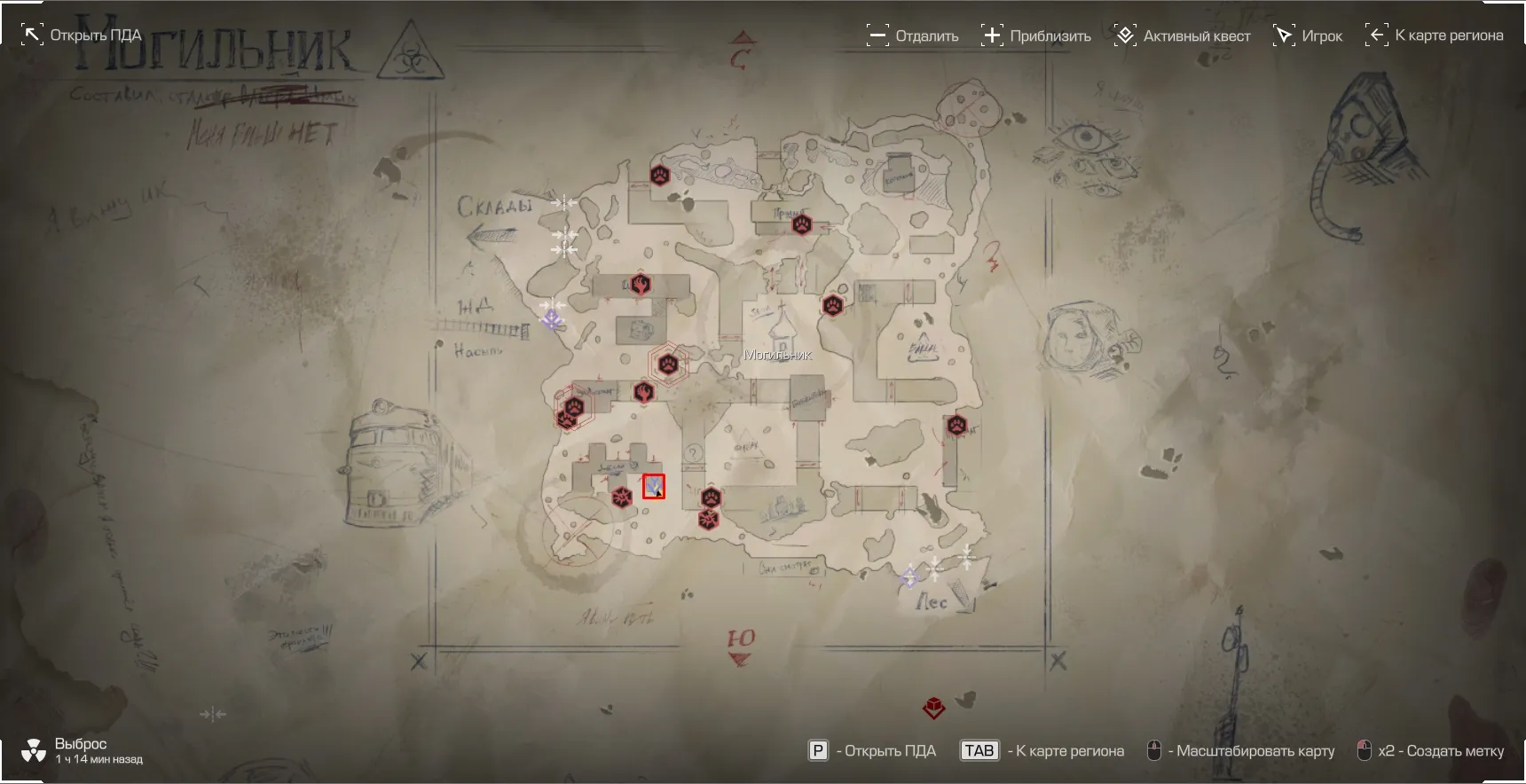Show the active quest via 'Активный квест'
1526x784 pixels.
1183,35
